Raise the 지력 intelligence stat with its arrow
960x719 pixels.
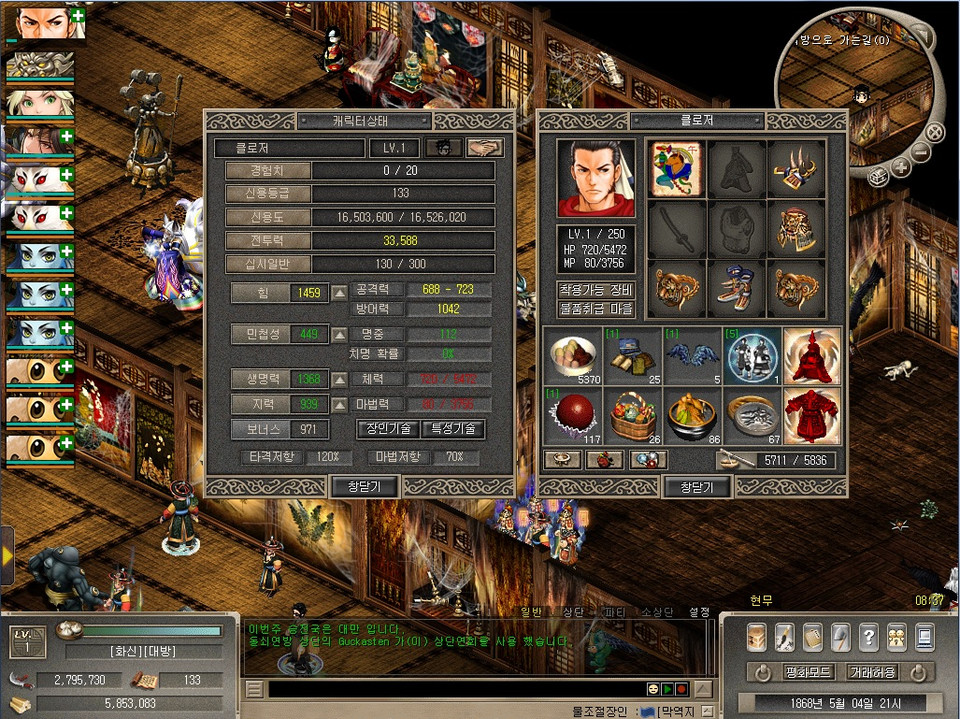coord(340,404)
